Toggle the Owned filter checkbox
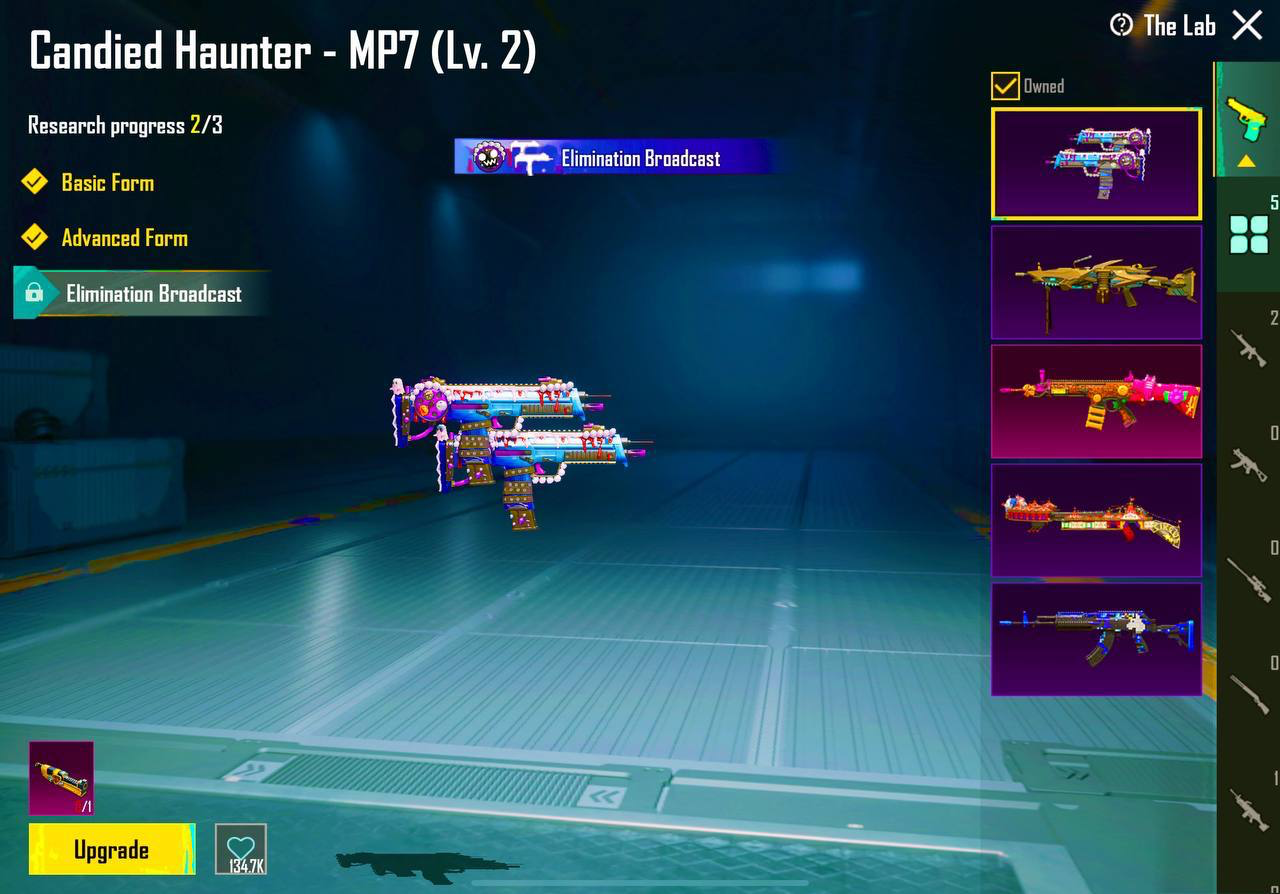This screenshot has width=1280, height=894. pos(1005,86)
